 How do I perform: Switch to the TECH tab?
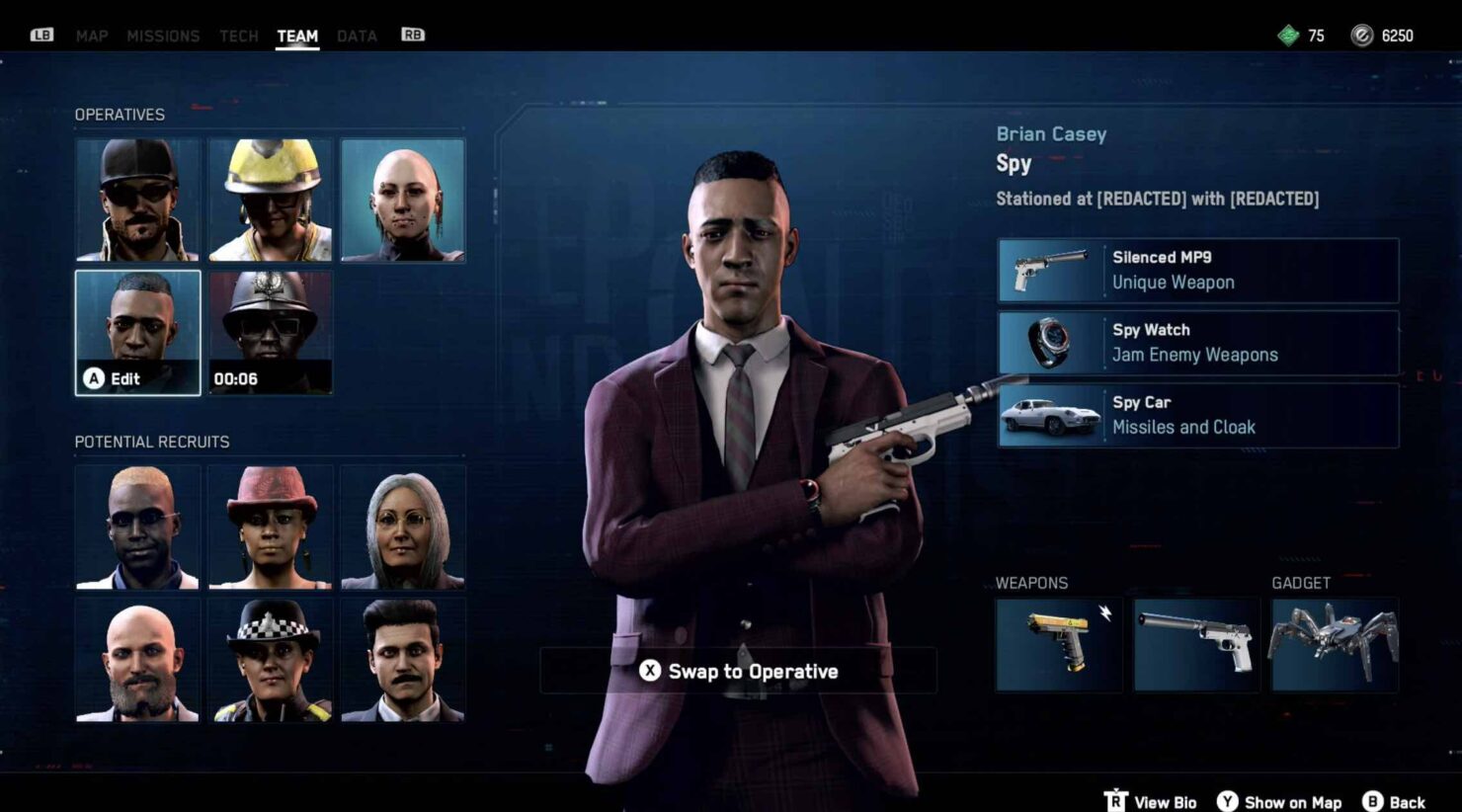[x=238, y=36]
